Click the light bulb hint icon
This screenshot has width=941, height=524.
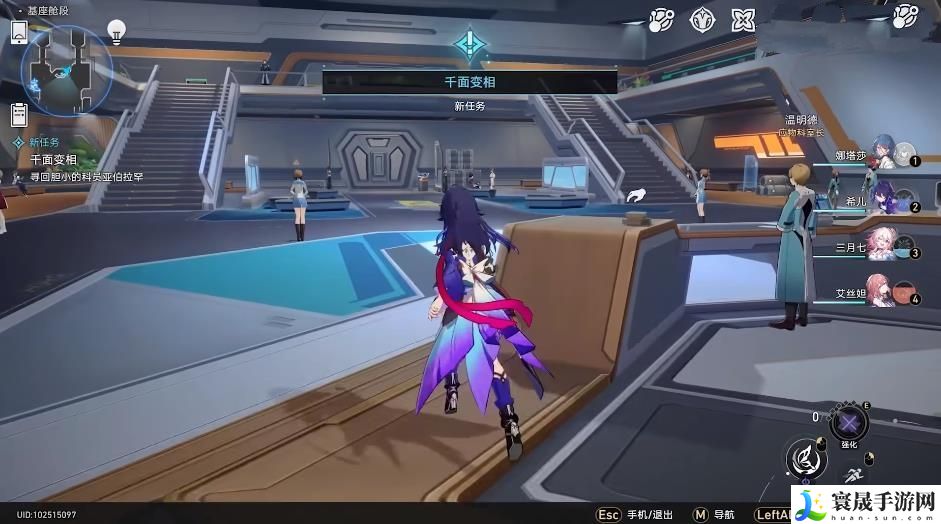coord(117,31)
